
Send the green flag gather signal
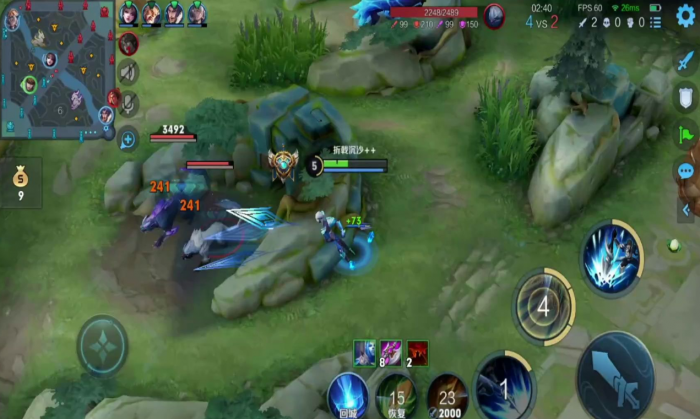(x=686, y=134)
